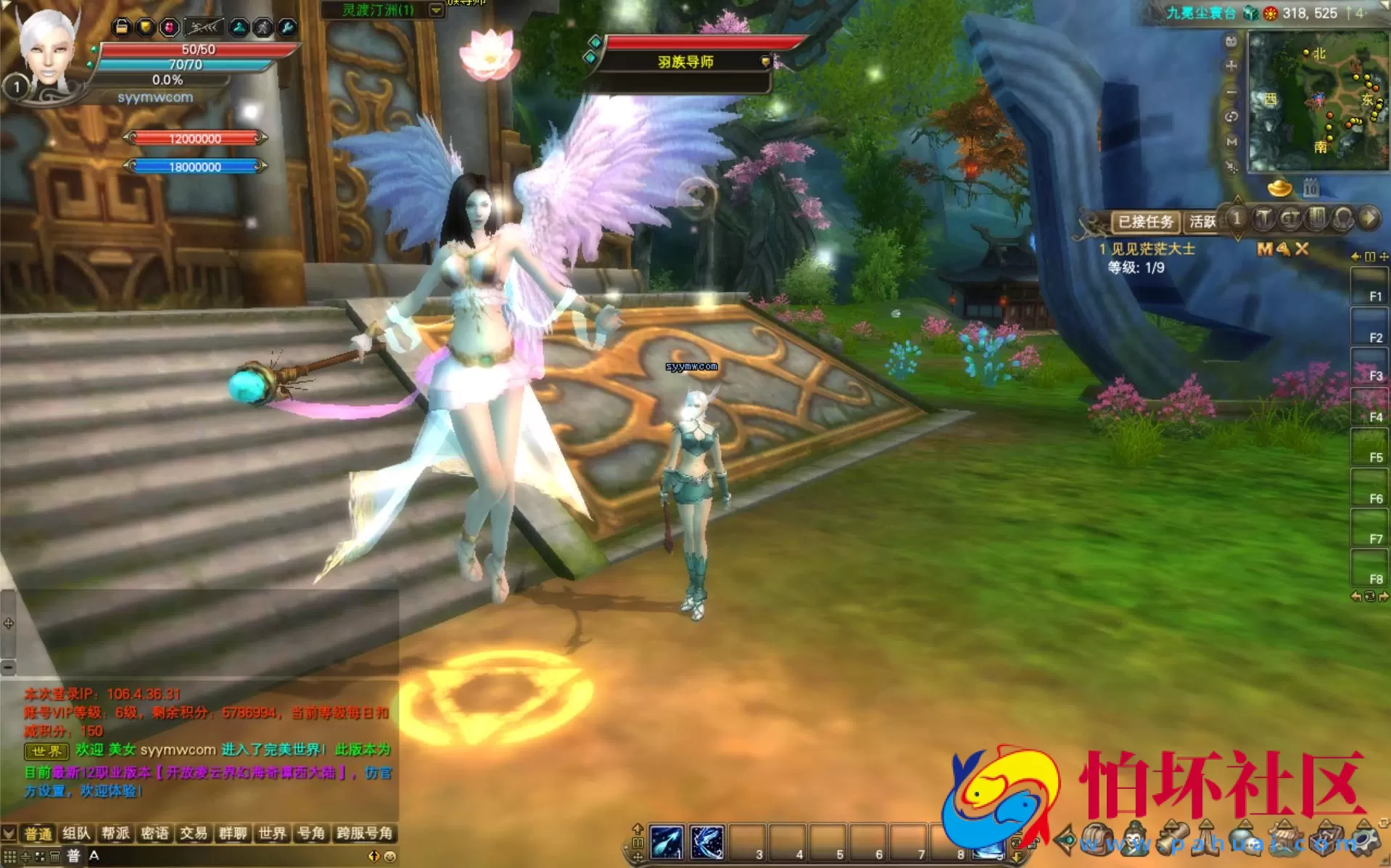Open the gear settings icon in bottom menu

(x=1366, y=840)
